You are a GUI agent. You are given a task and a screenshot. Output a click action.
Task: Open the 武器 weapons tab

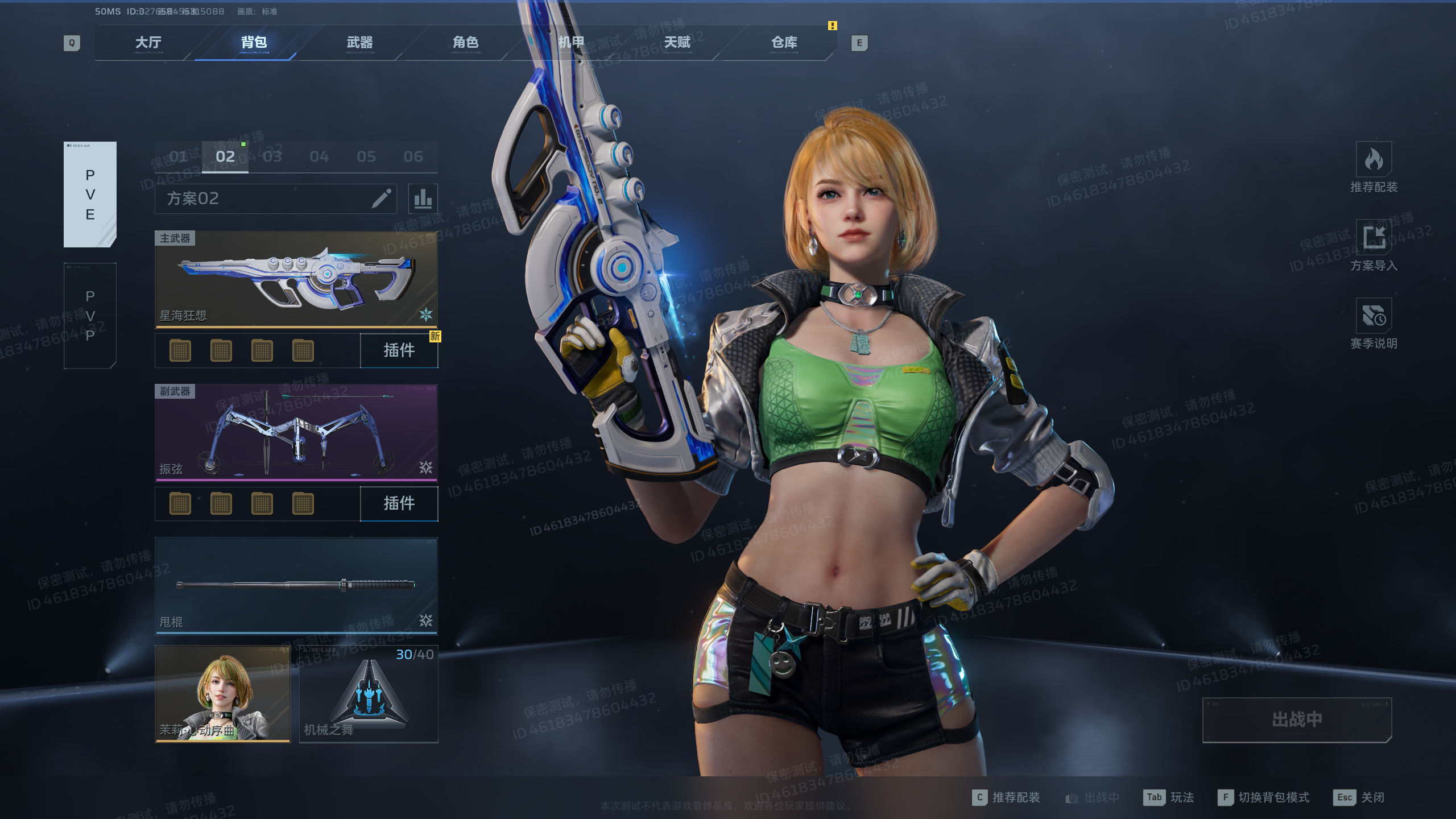pyautogui.click(x=359, y=43)
